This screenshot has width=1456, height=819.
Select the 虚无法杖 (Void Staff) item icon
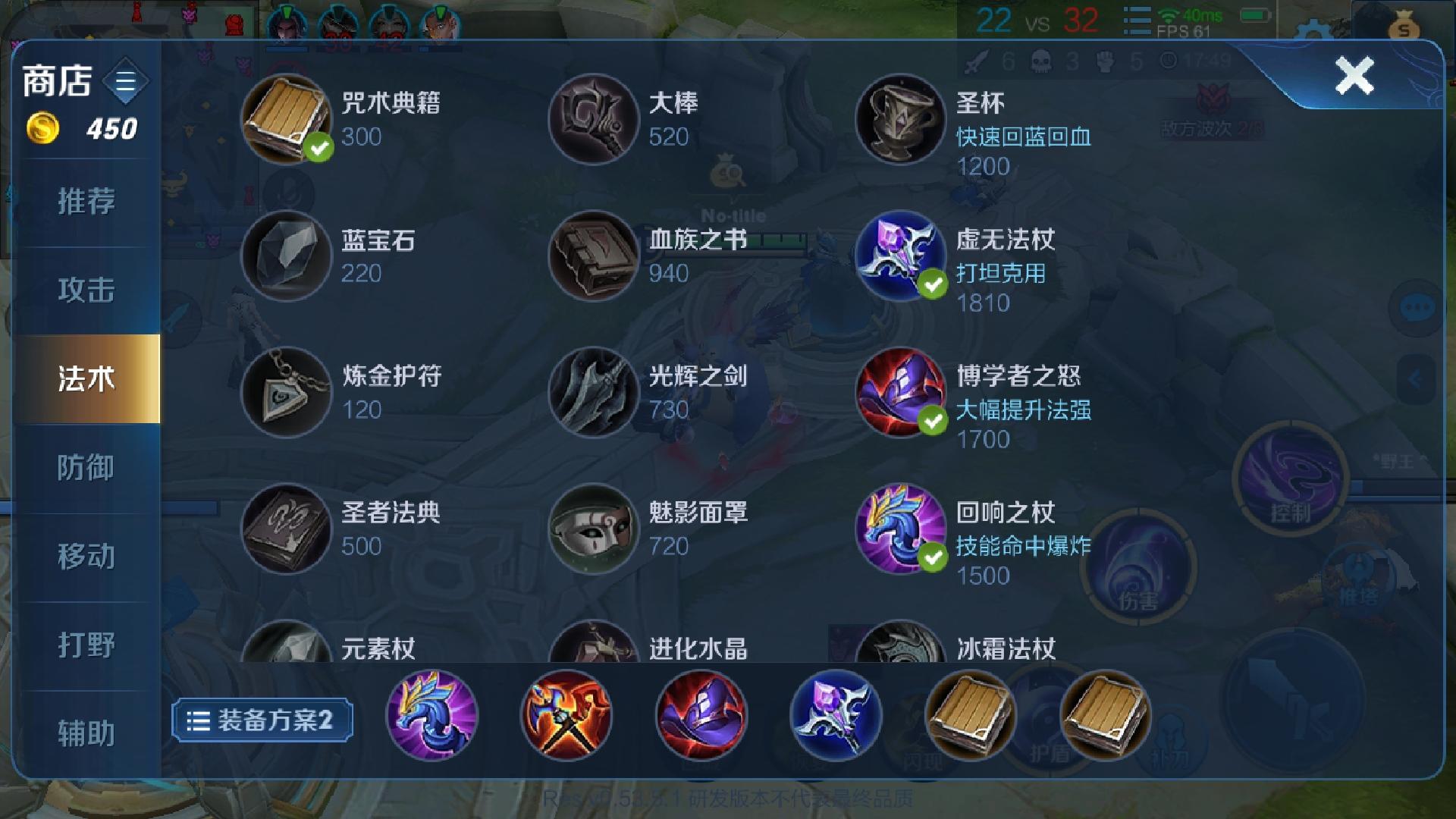click(899, 256)
